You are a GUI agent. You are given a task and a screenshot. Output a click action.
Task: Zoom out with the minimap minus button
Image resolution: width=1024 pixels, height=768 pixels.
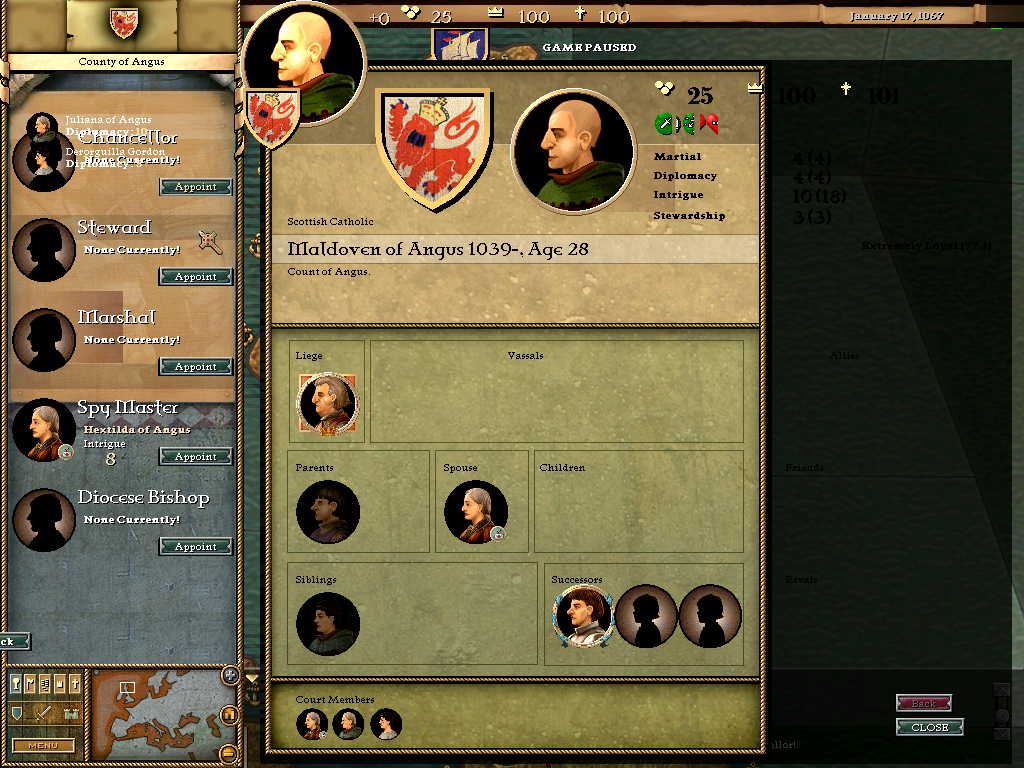point(229,752)
